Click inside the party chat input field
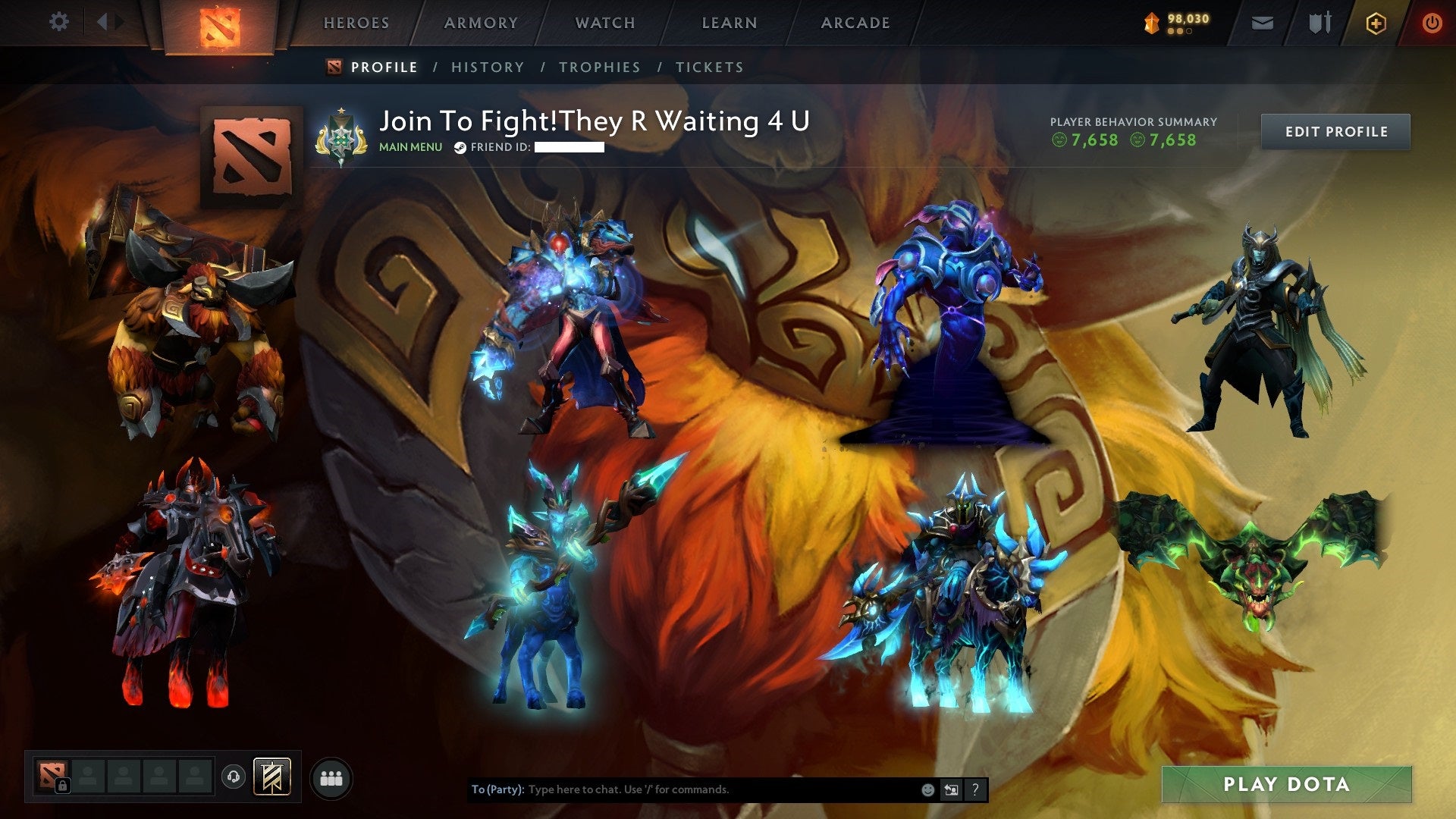Screen dimensions: 1456x819 682,789
